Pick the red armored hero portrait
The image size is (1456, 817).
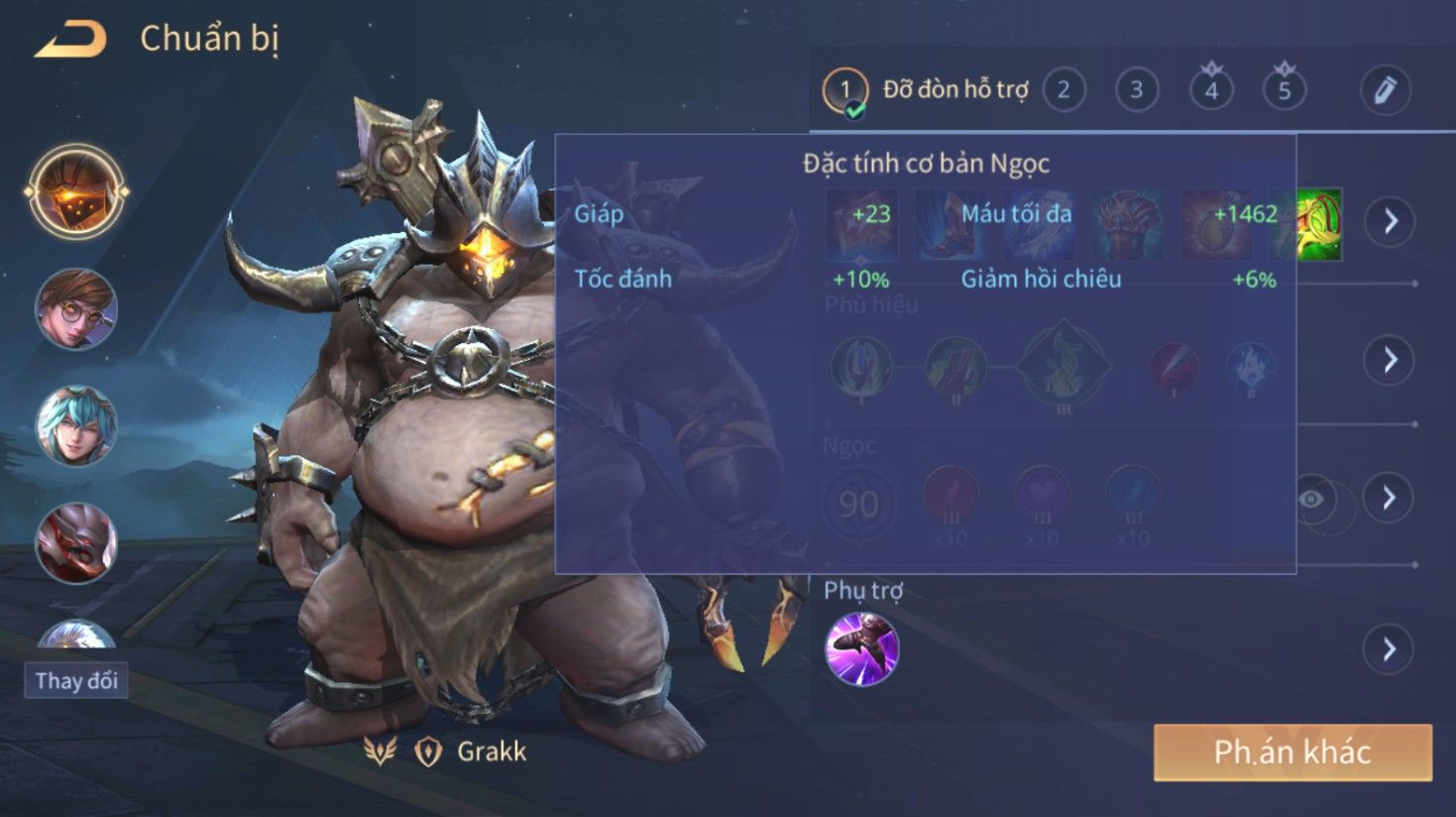pos(76,543)
